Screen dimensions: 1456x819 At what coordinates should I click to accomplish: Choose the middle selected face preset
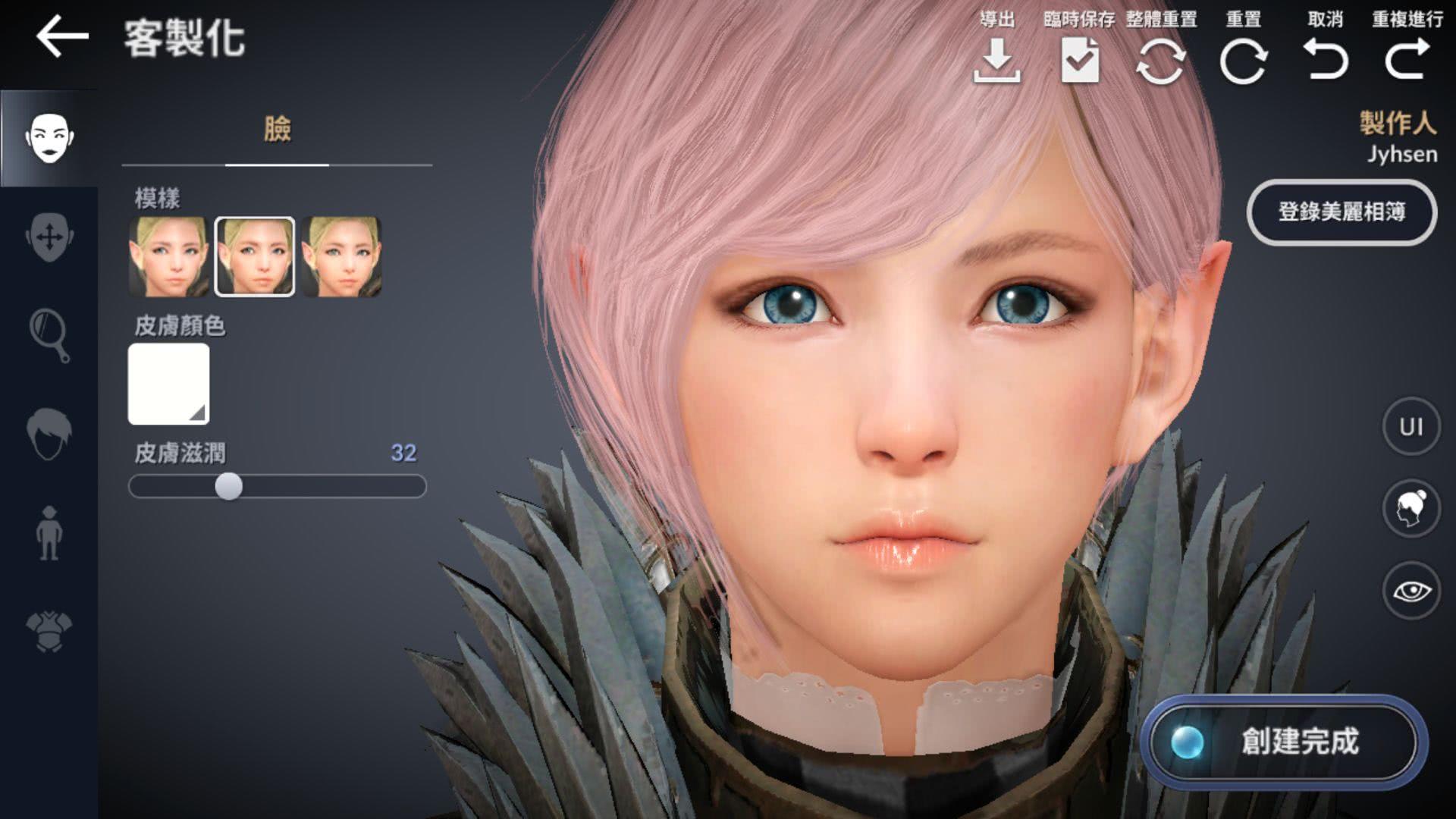click(x=255, y=256)
